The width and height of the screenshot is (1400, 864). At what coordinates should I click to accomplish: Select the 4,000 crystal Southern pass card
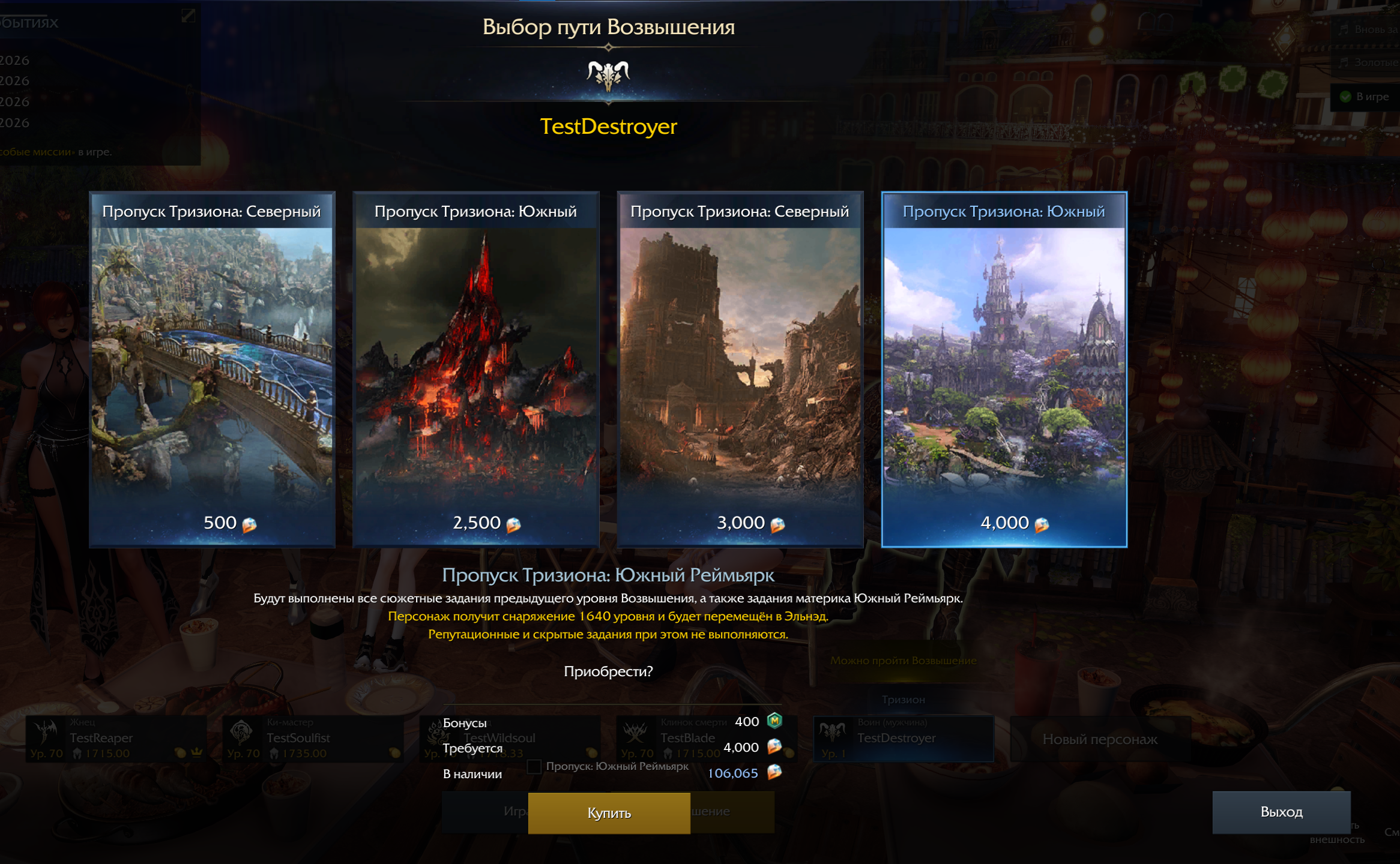coord(1004,369)
